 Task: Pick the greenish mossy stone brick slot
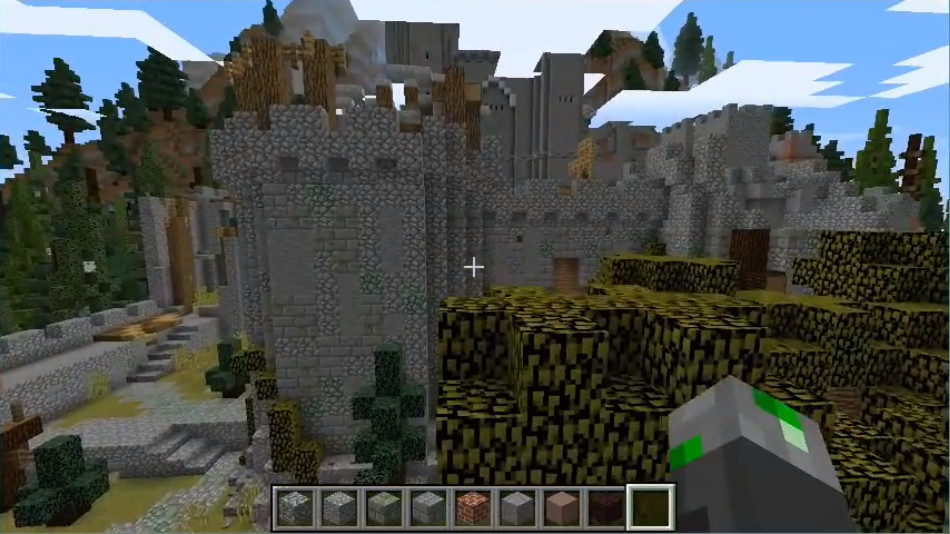point(384,508)
